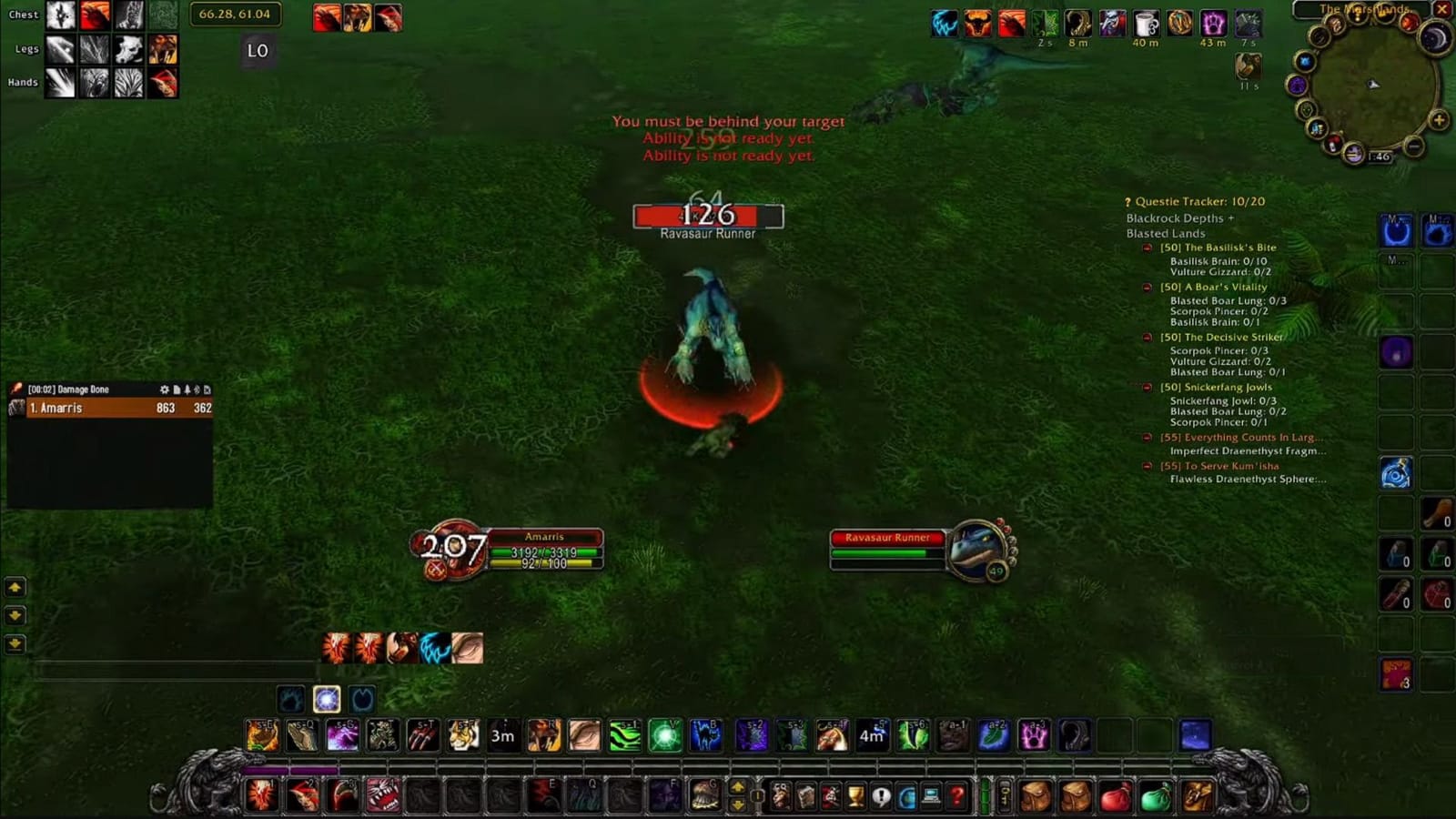Click the minimap zoom-in plus button

(1439, 119)
